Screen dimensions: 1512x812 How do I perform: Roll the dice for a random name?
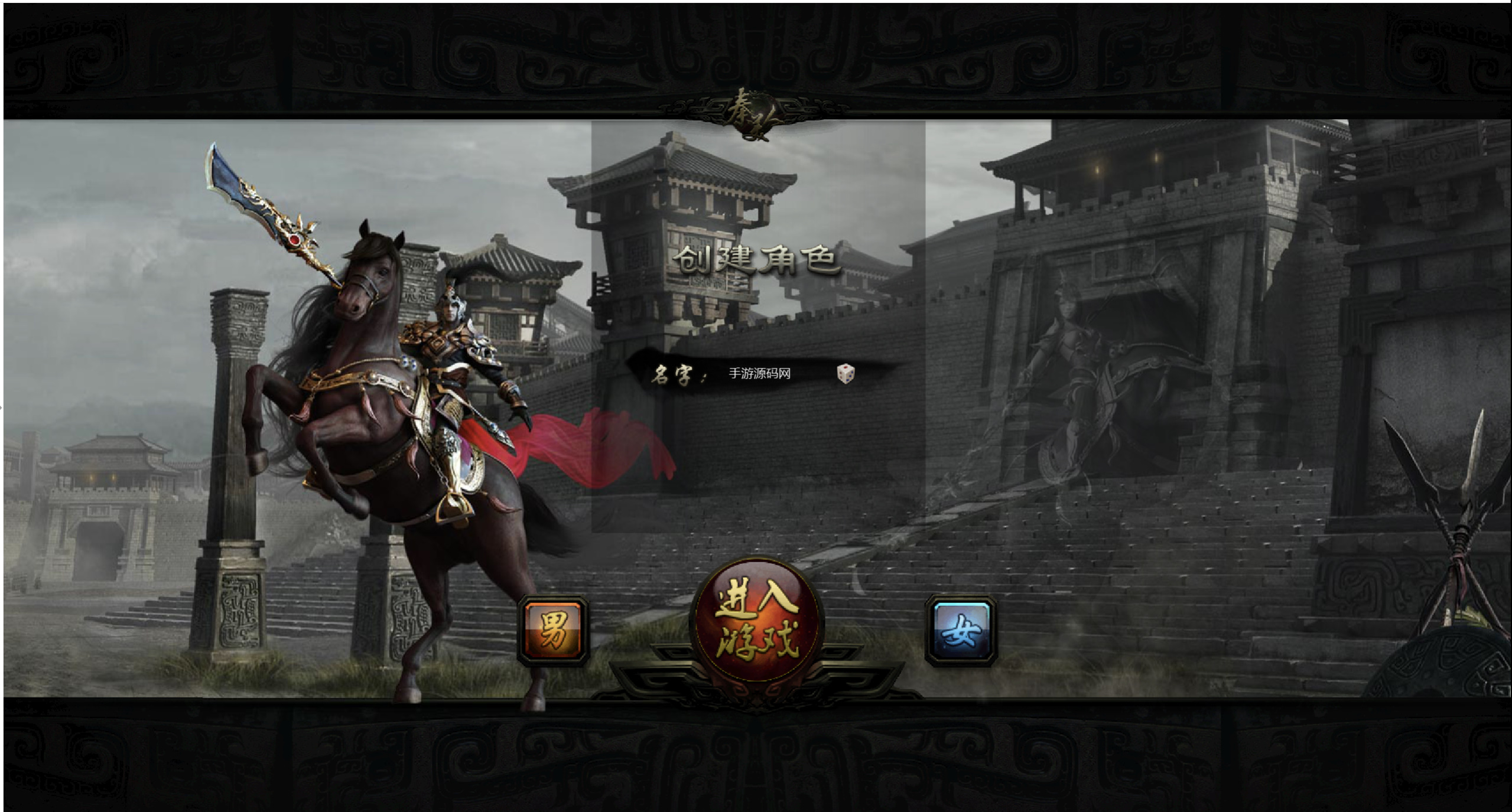click(x=846, y=373)
